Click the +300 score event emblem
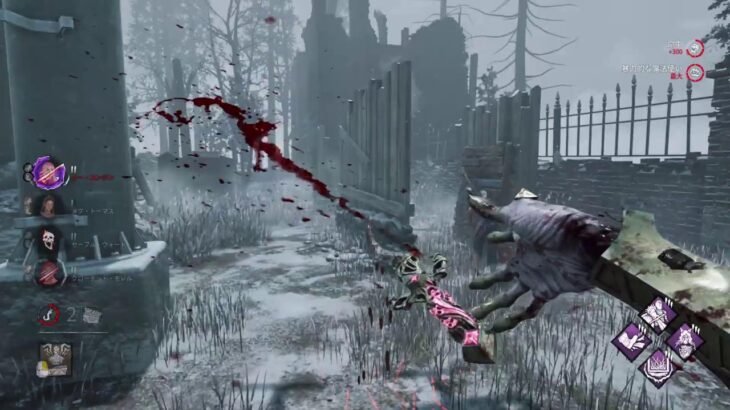This screenshot has height=410, width=730. tap(695, 48)
